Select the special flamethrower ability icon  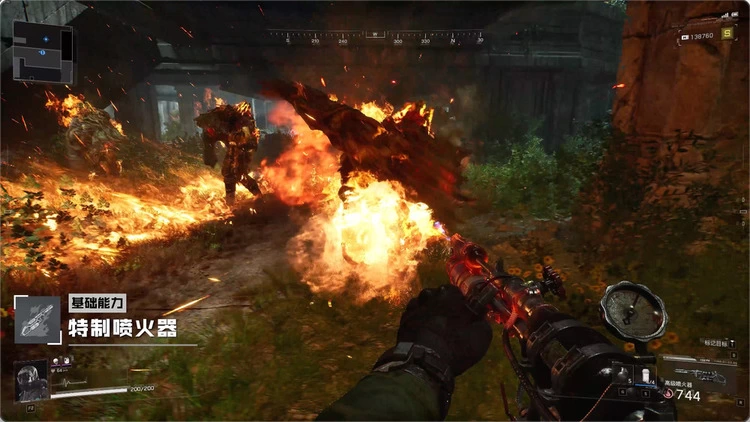[37, 320]
